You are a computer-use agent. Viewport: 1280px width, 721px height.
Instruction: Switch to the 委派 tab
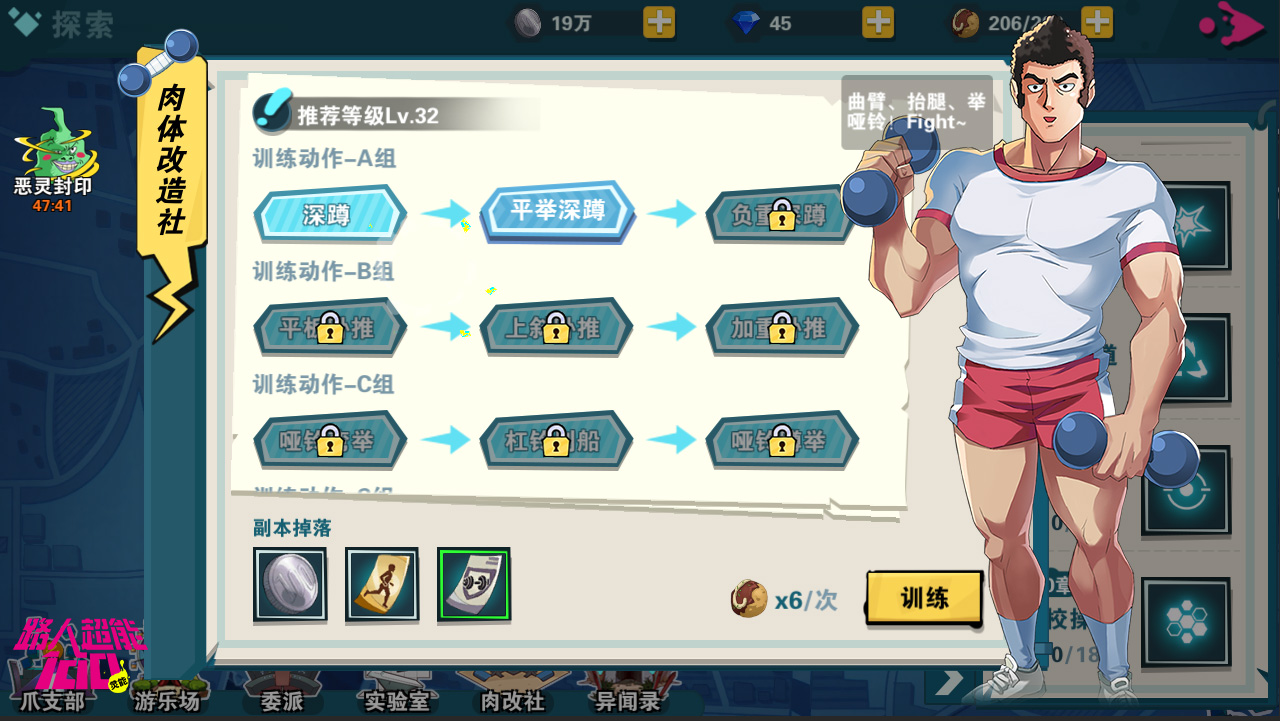[x=282, y=700]
